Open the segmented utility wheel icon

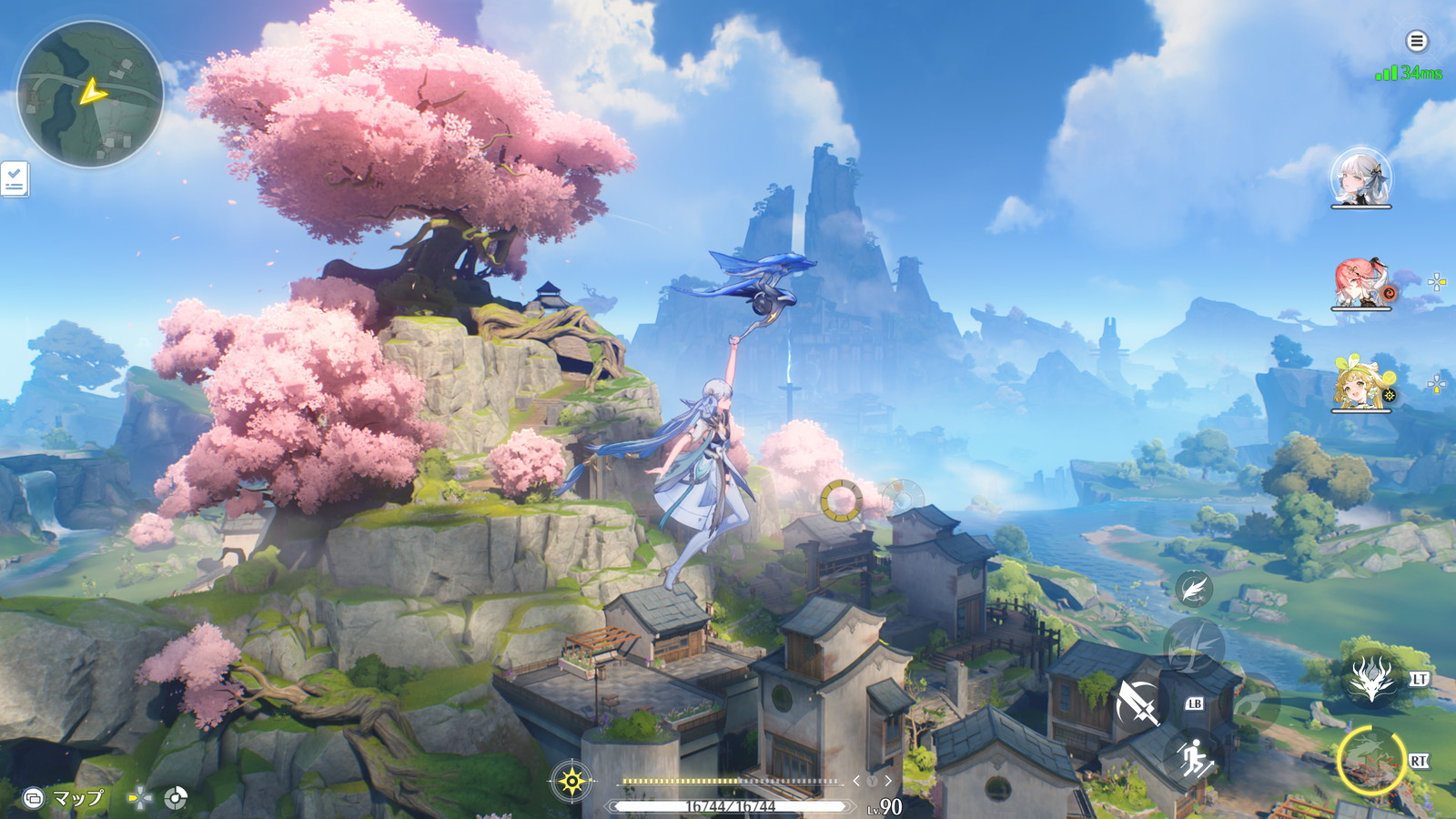coord(176,799)
